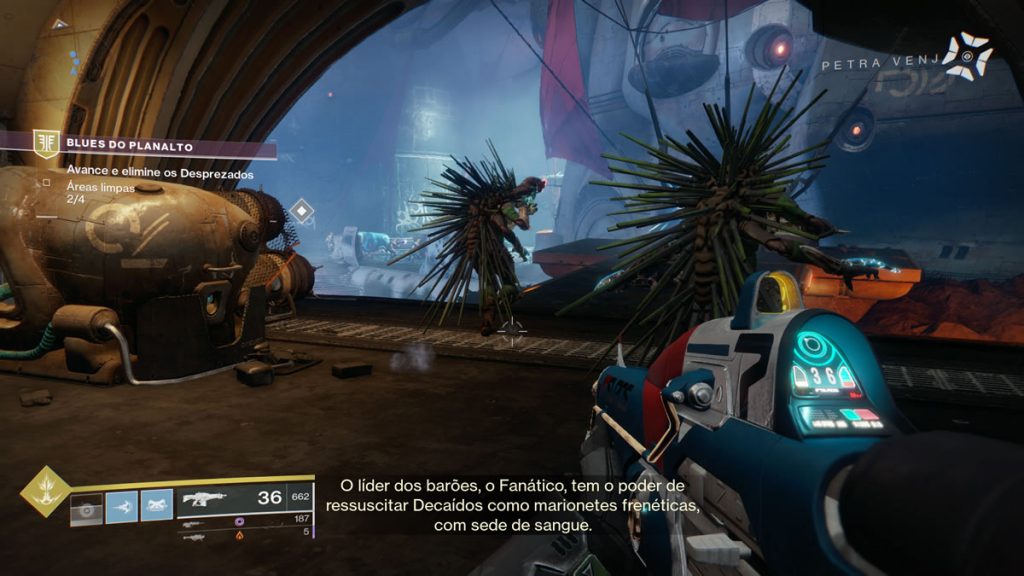Screen dimensions: 1024x576
Task: Activate the golden Super ability diamond
Action: point(46,492)
